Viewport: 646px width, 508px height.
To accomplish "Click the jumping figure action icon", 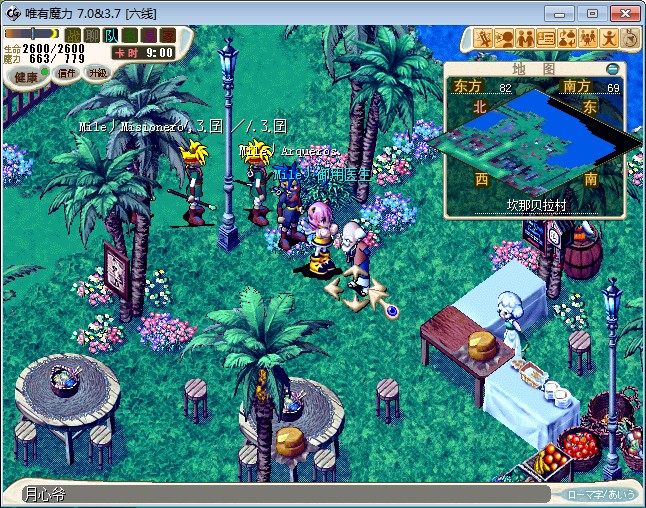I will click(x=609, y=38).
